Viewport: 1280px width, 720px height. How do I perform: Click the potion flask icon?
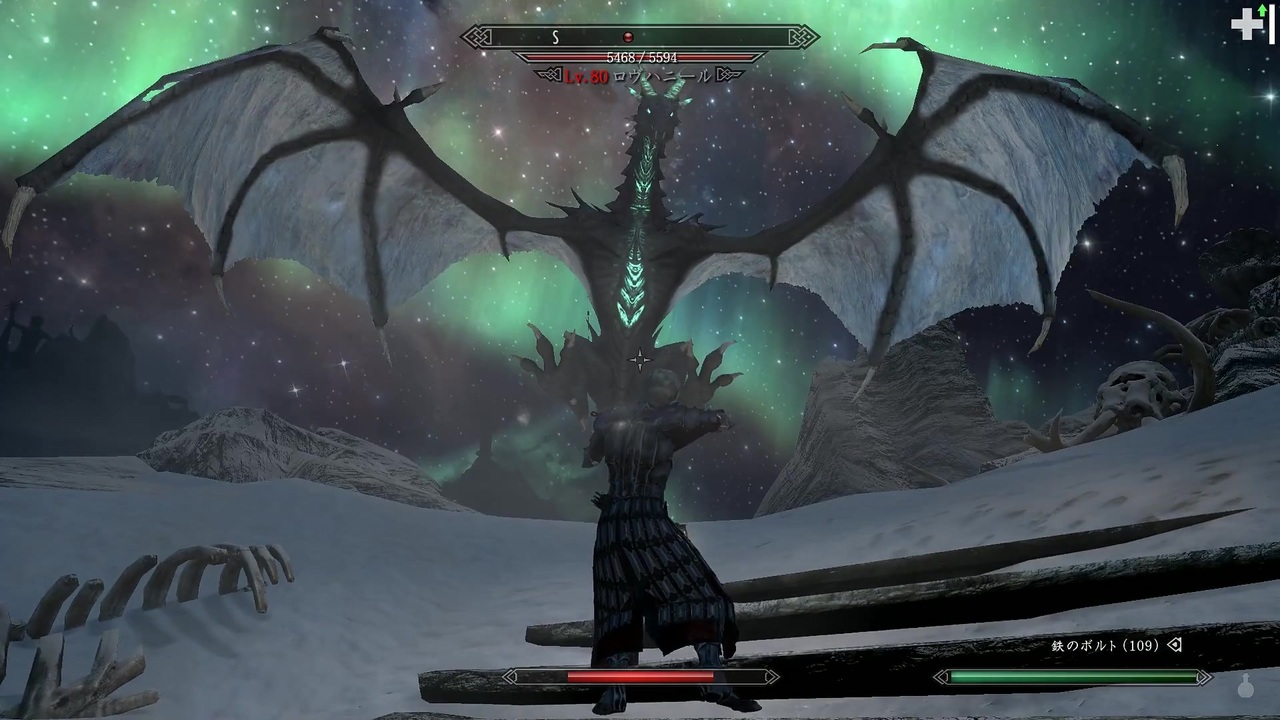point(1247,687)
